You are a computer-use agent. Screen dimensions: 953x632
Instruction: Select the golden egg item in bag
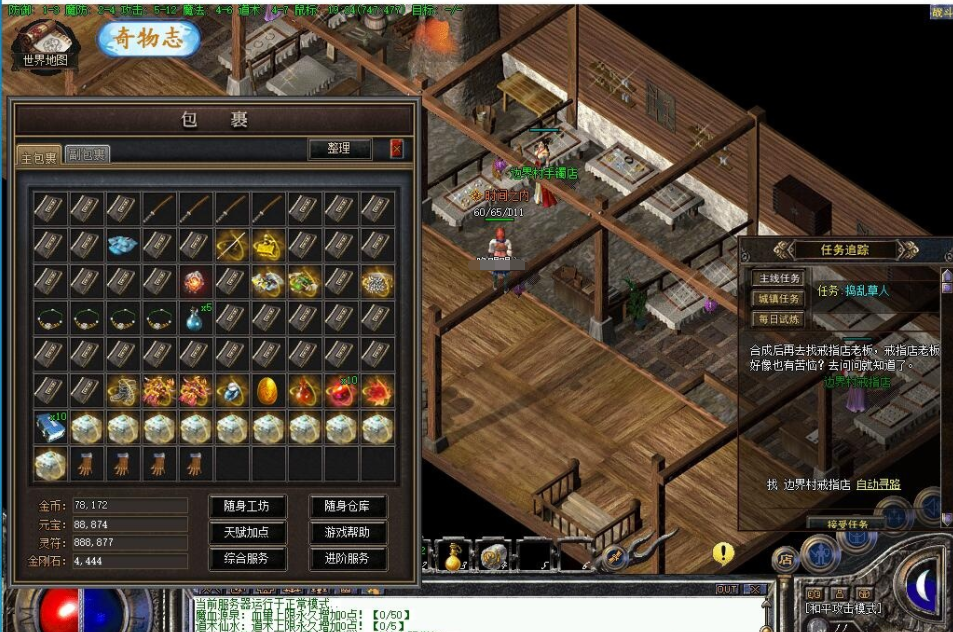point(267,390)
